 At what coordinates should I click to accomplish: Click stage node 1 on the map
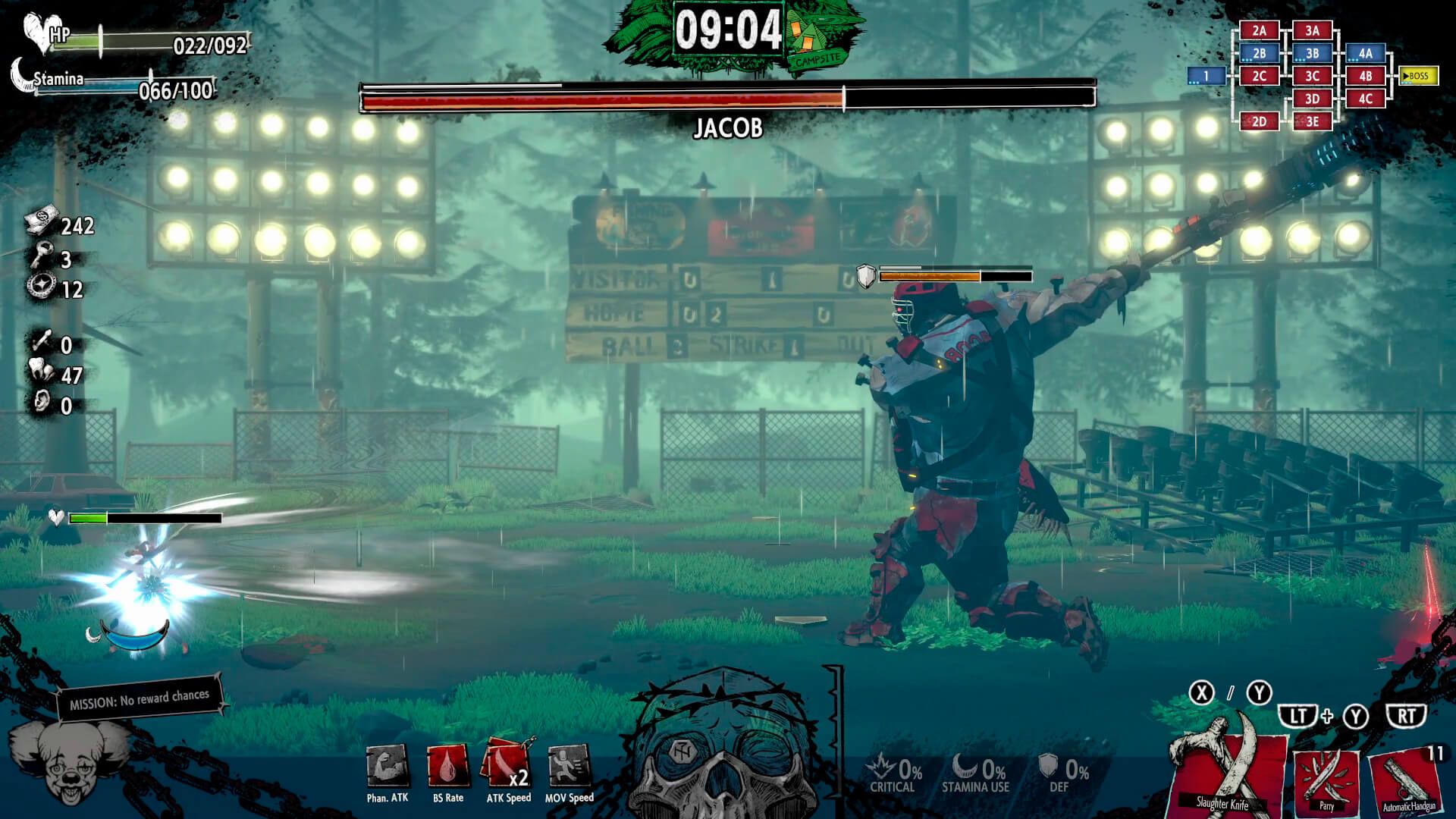point(1207,76)
